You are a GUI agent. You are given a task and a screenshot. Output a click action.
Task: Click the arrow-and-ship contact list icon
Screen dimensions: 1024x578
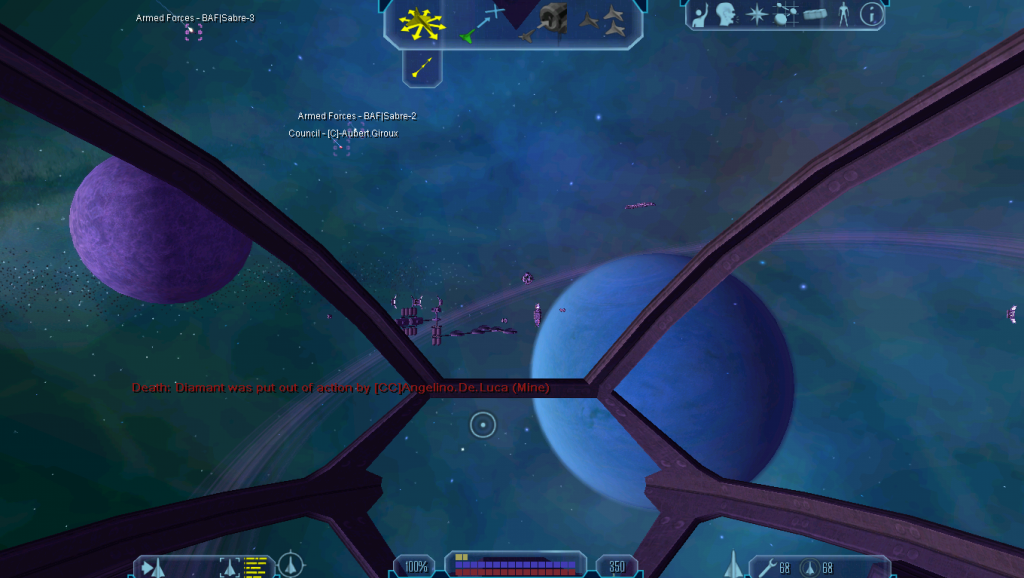pyautogui.click(x=153, y=568)
